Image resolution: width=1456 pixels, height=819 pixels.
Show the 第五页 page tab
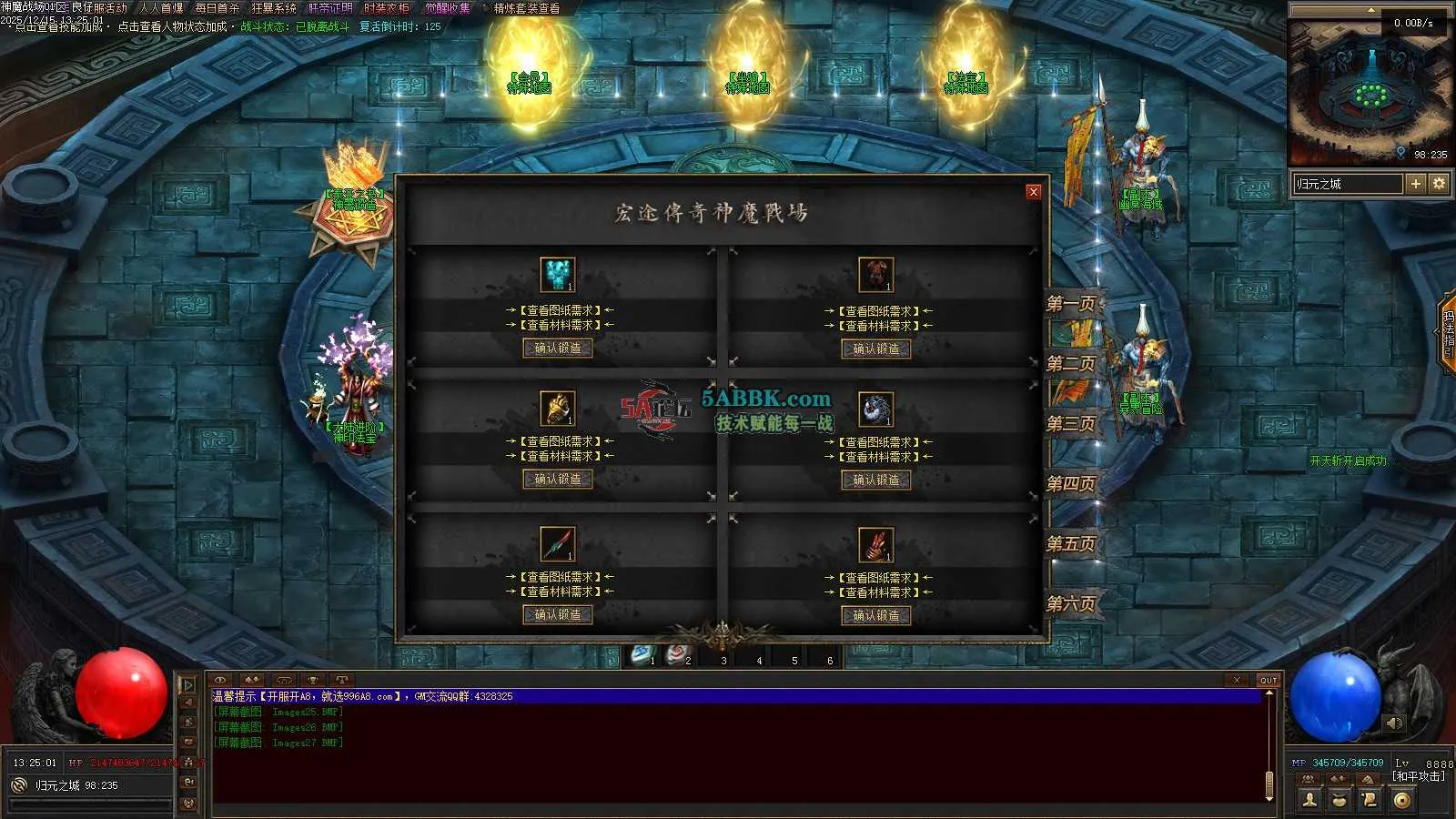tap(1071, 544)
